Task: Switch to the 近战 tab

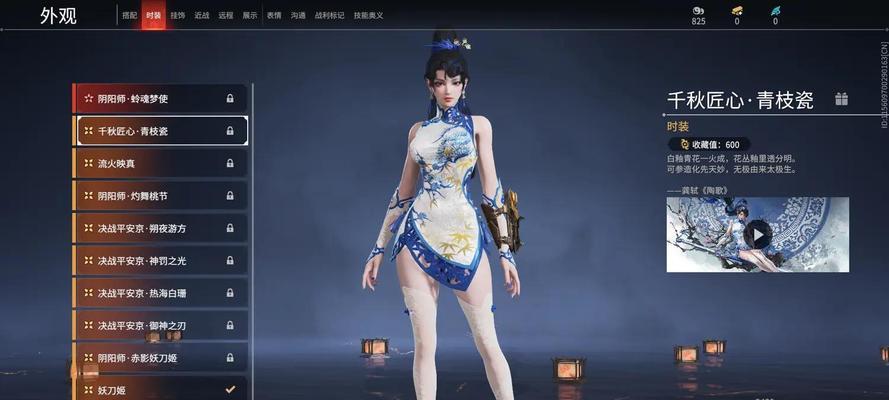Action: click(x=202, y=16)
